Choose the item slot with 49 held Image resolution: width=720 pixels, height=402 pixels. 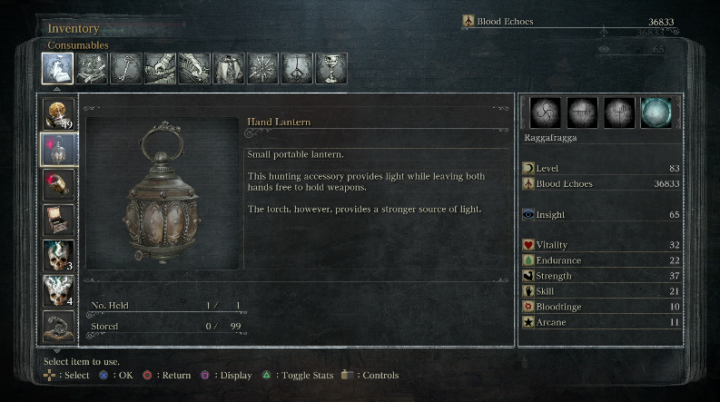click(57, 115)
